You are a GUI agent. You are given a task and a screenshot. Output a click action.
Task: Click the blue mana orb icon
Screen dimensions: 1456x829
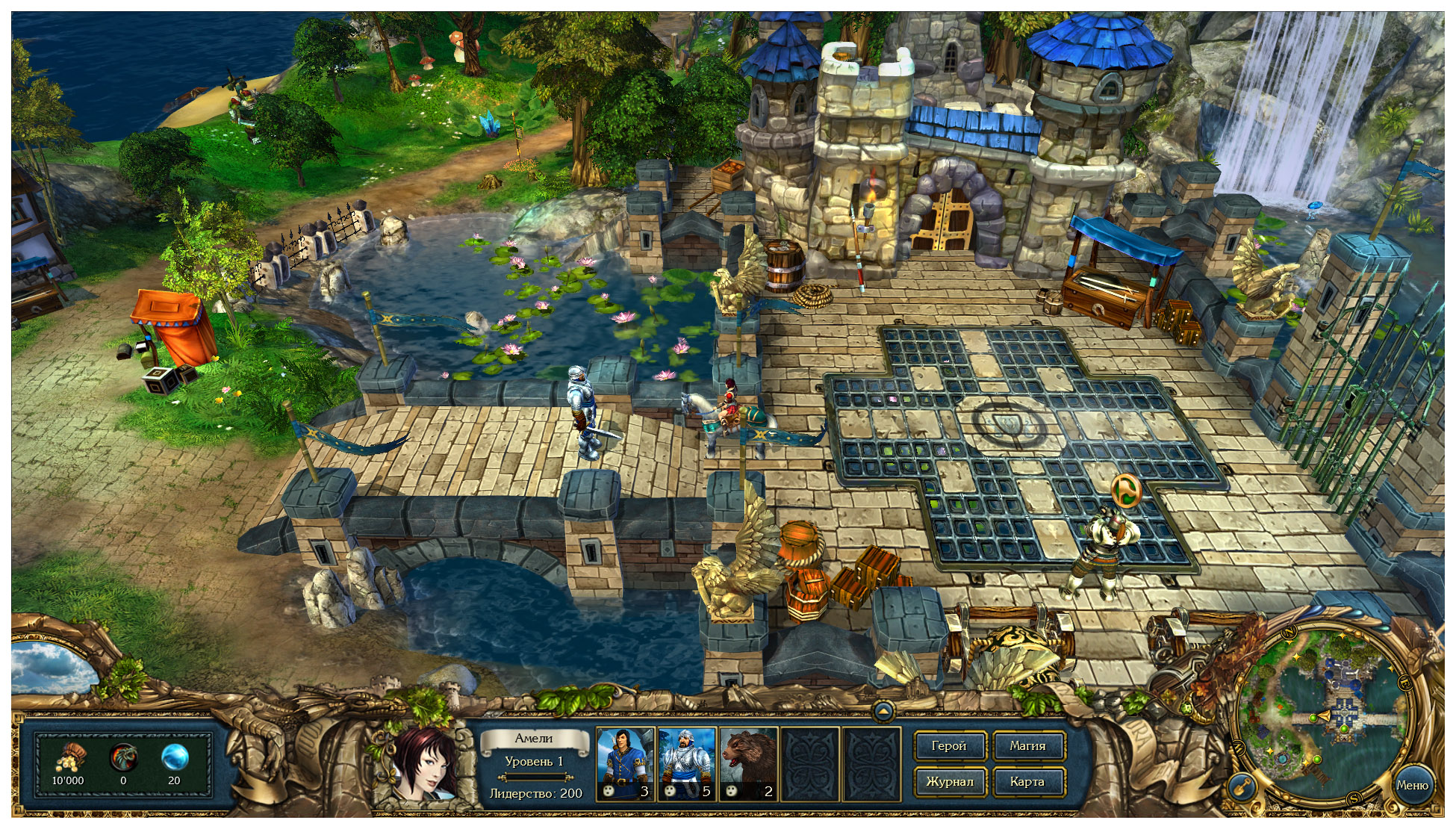[x=174, y=758]
